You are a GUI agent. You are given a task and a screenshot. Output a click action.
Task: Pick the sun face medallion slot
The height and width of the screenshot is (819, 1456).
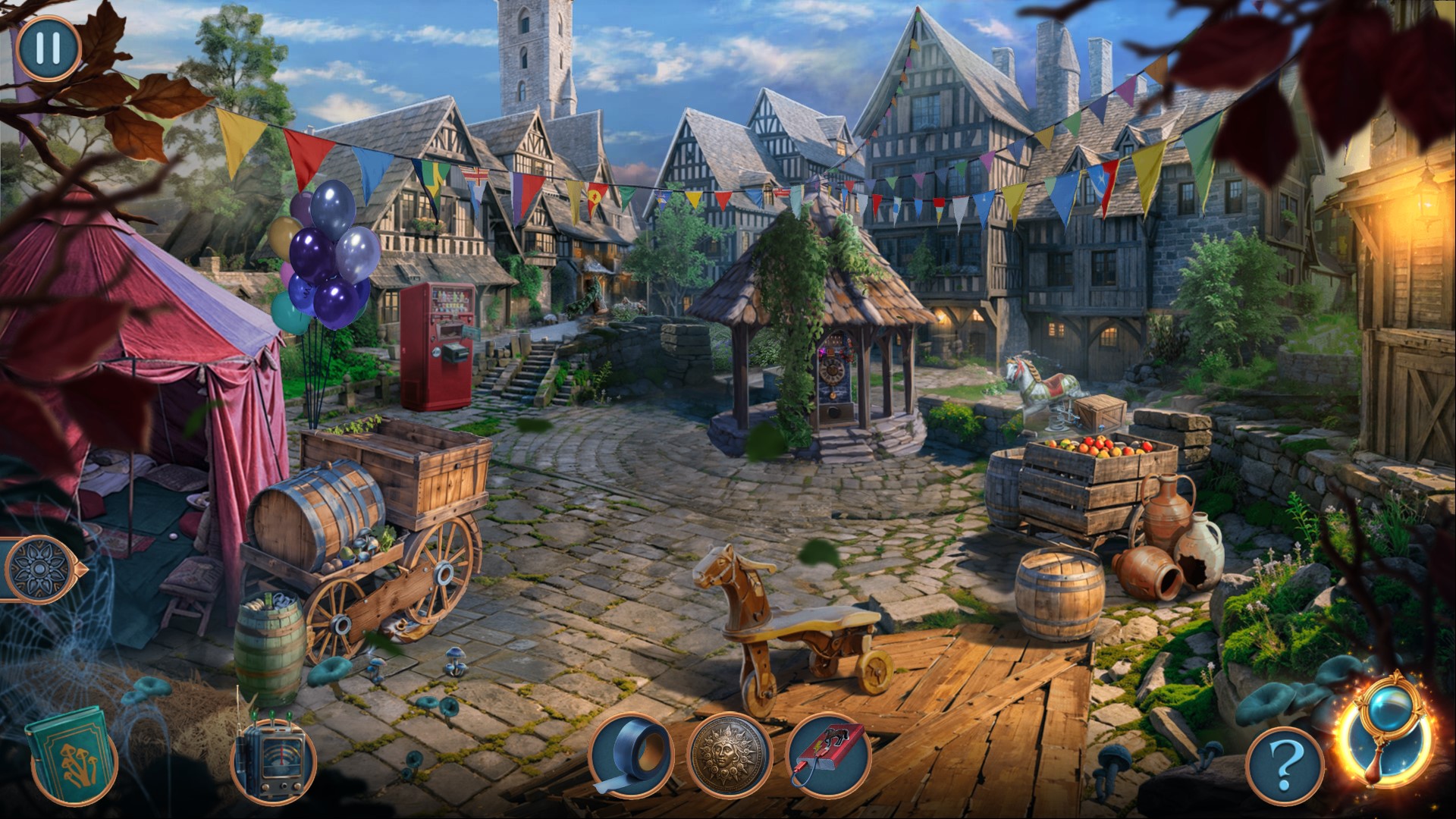730,756
